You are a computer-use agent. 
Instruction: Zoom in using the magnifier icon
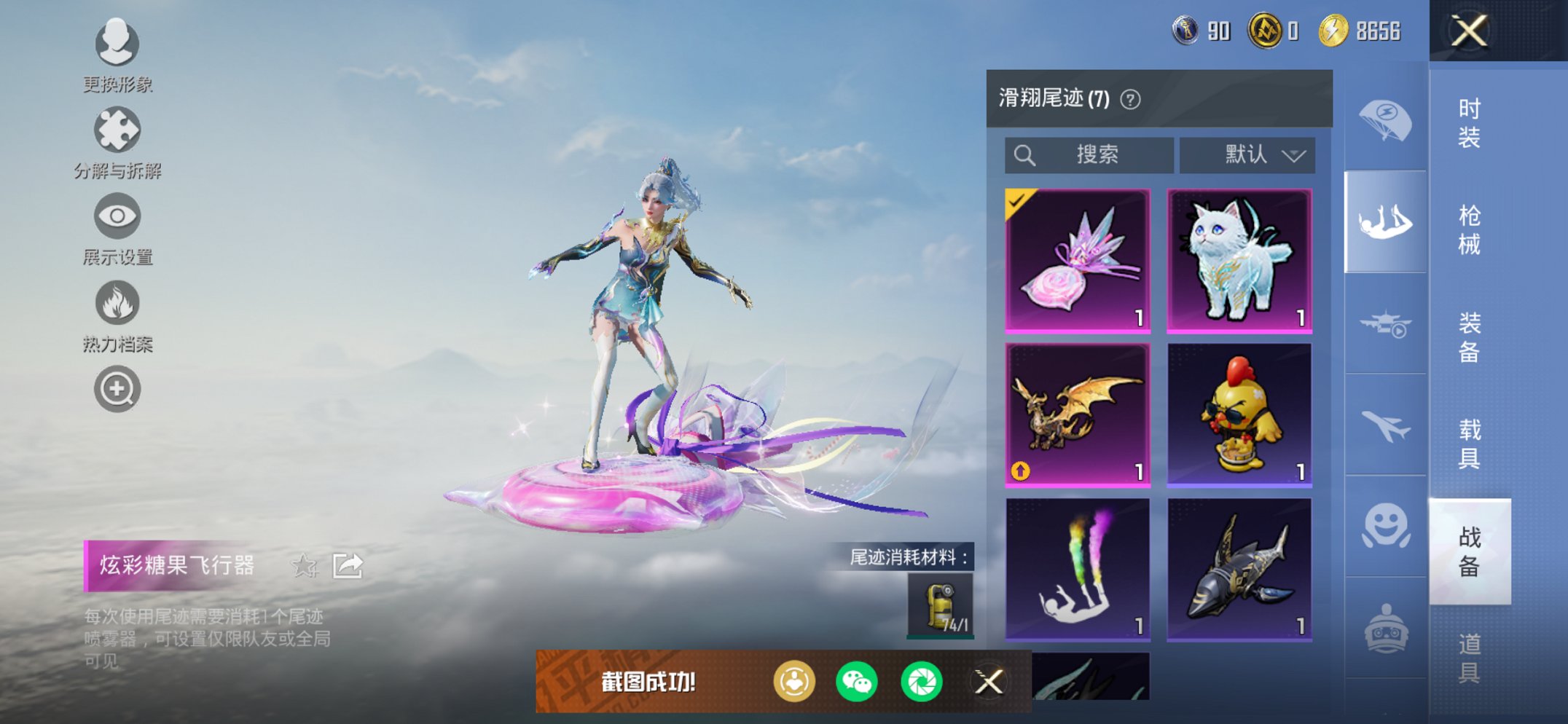[x=117, y=389]
